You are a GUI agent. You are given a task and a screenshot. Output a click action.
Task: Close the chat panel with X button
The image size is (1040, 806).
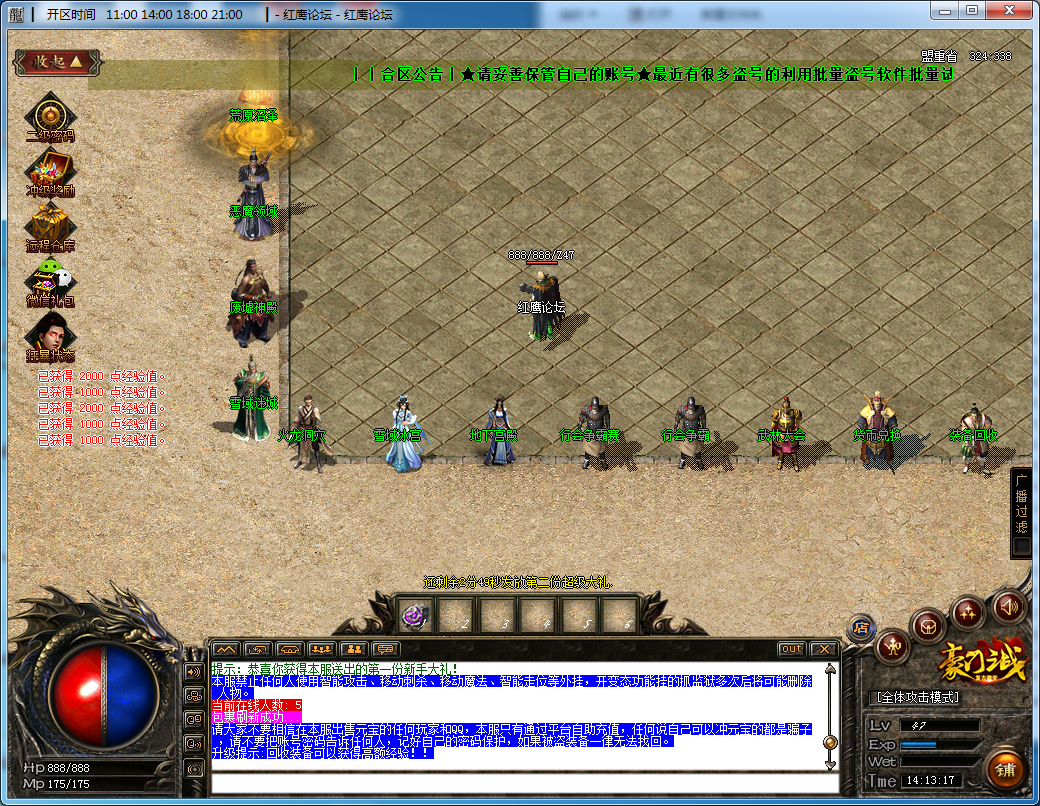823,649
